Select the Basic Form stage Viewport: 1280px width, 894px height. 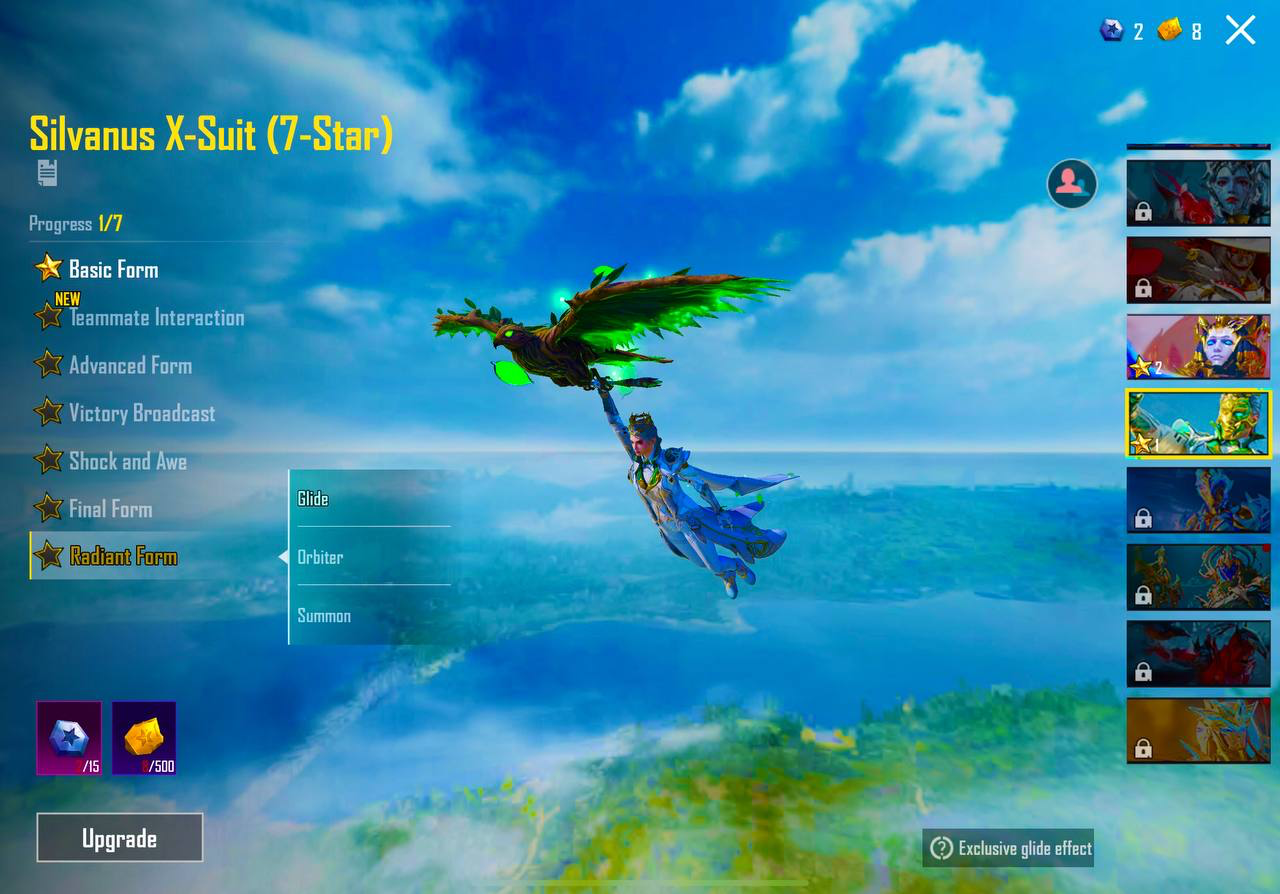(x=112, y=269)
